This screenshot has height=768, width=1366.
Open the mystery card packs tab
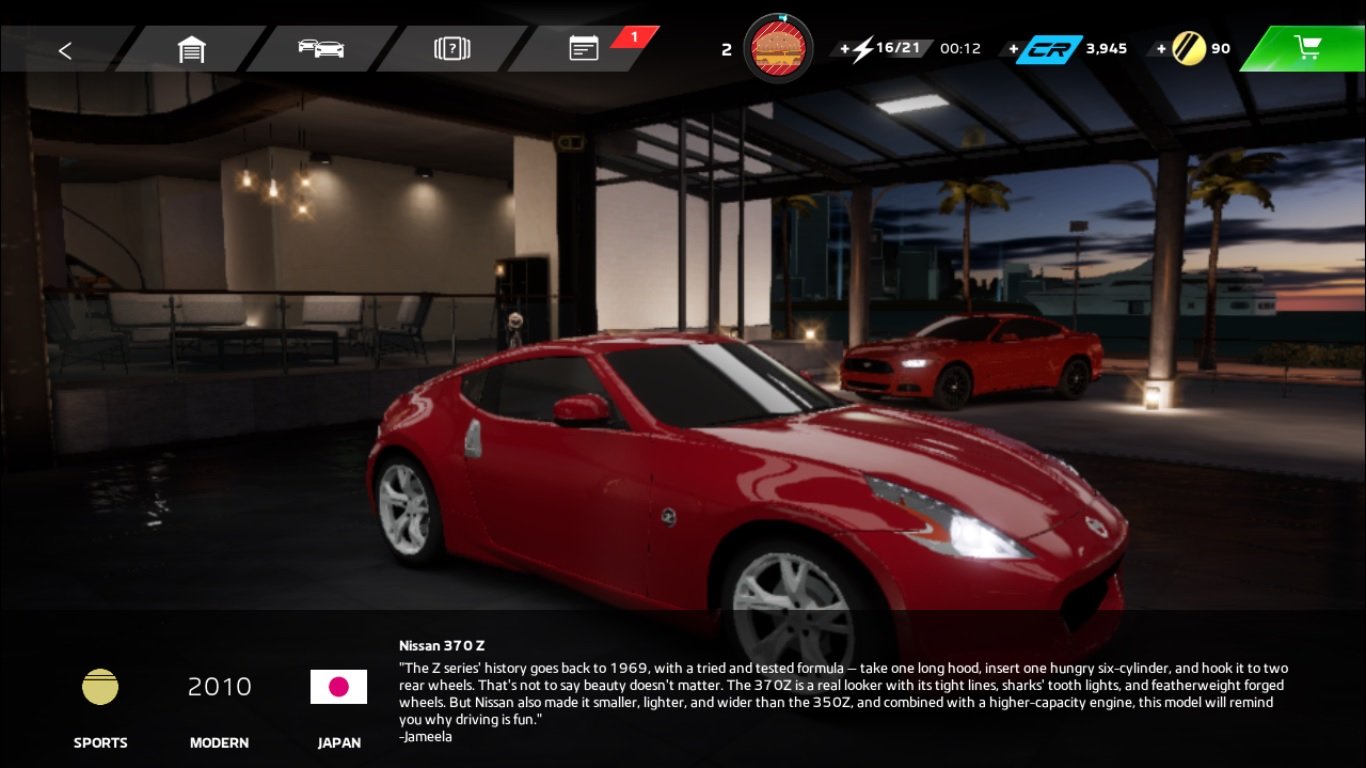pyautogui.click(x=452, y=49)
